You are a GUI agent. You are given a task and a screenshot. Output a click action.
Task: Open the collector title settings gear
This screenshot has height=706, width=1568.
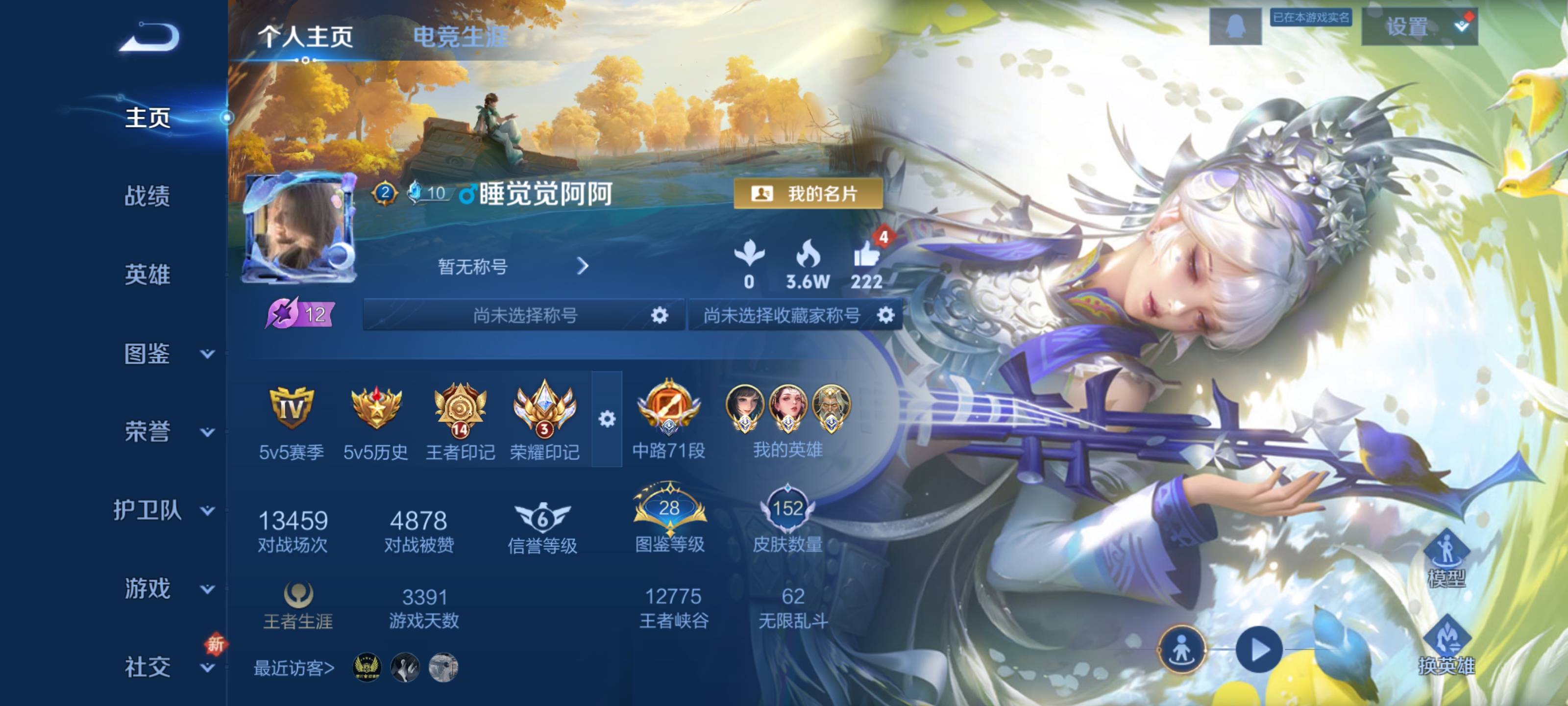click(x=886, y=316)
